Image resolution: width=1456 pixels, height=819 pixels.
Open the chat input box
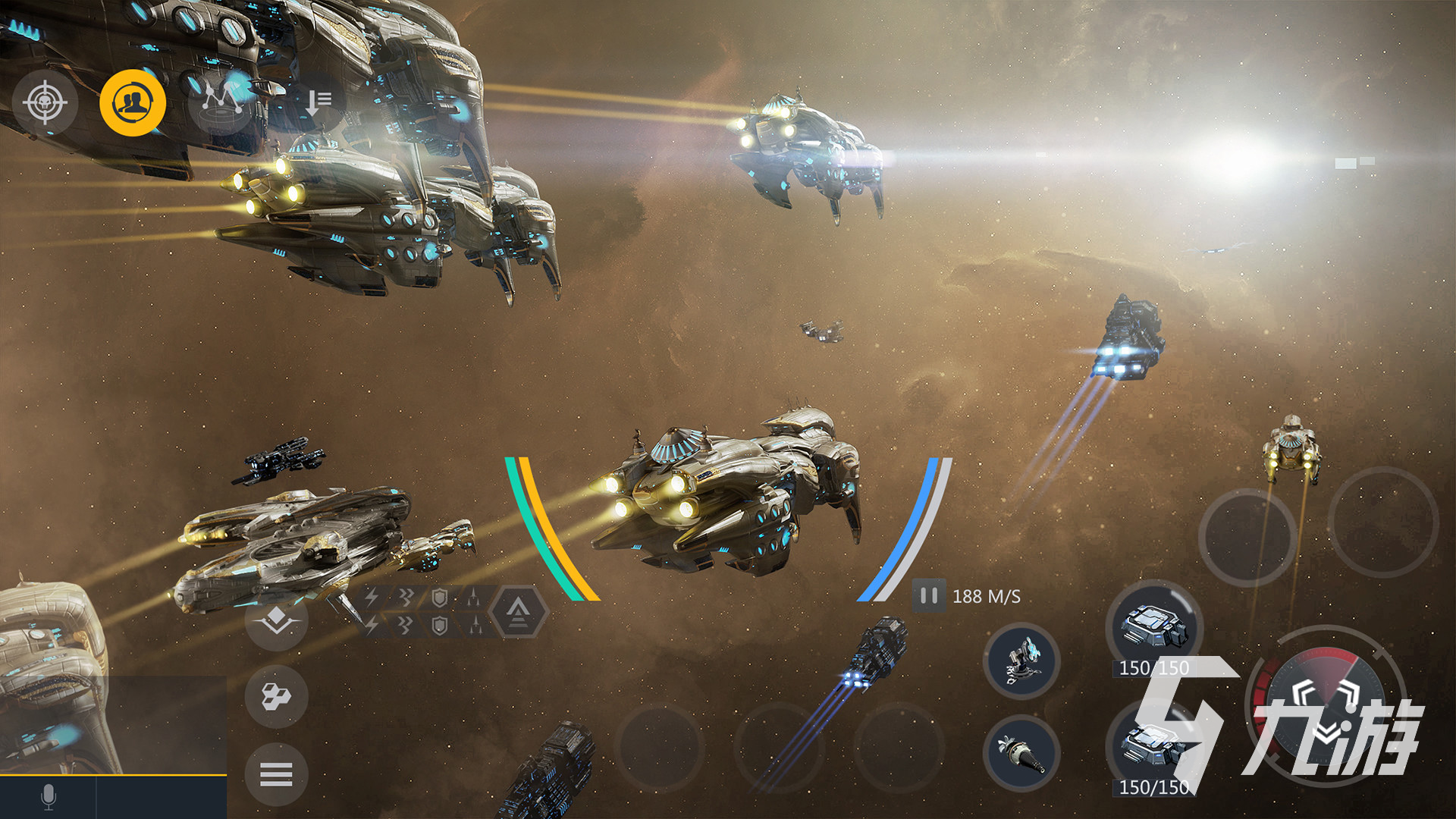coord(162,797)
